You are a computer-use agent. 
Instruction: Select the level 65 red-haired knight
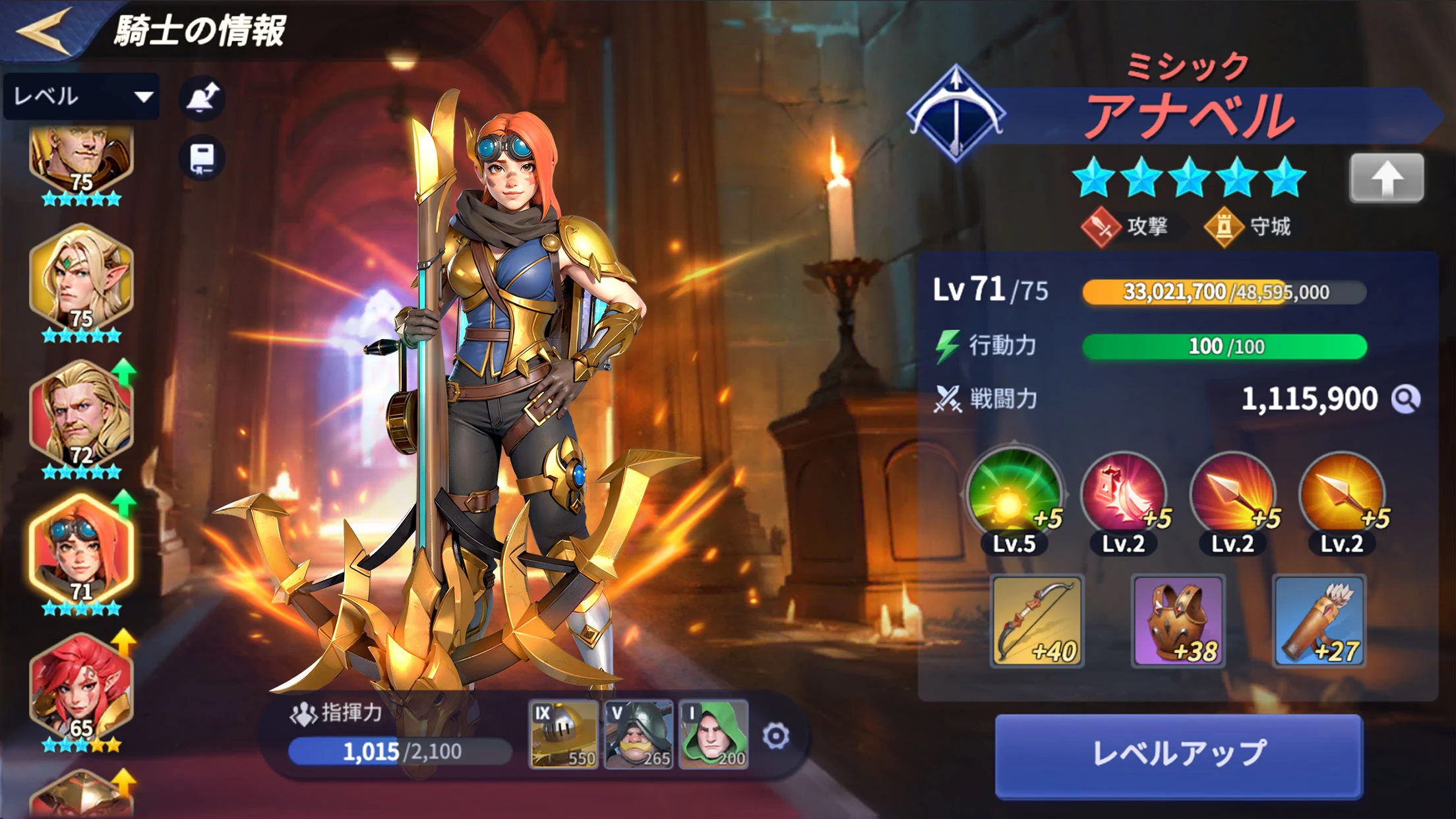click(x=81, y=689)
